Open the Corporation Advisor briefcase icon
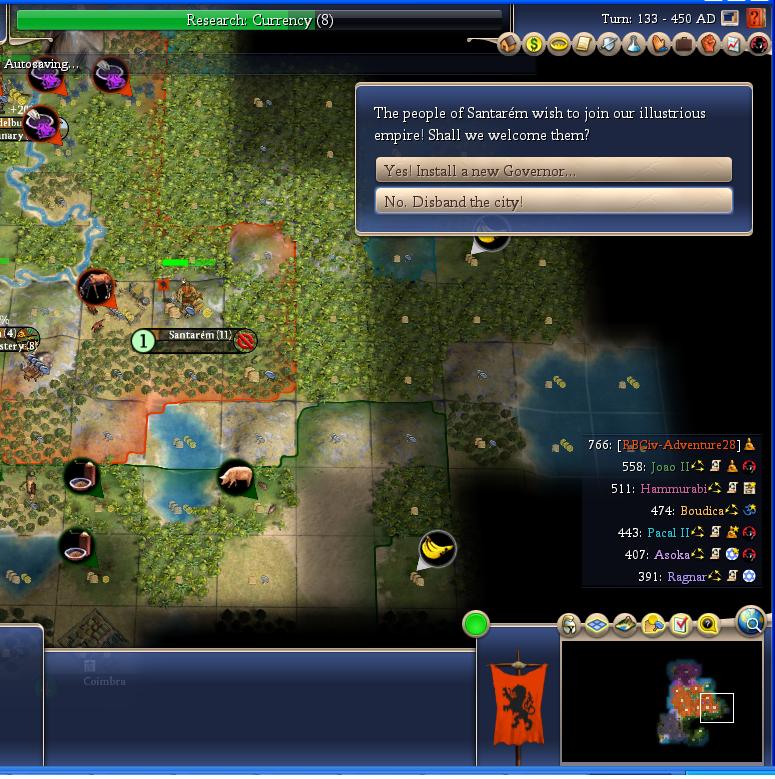Image resolution: width=775 pixels, height=779 pixels. click(684, 44)
